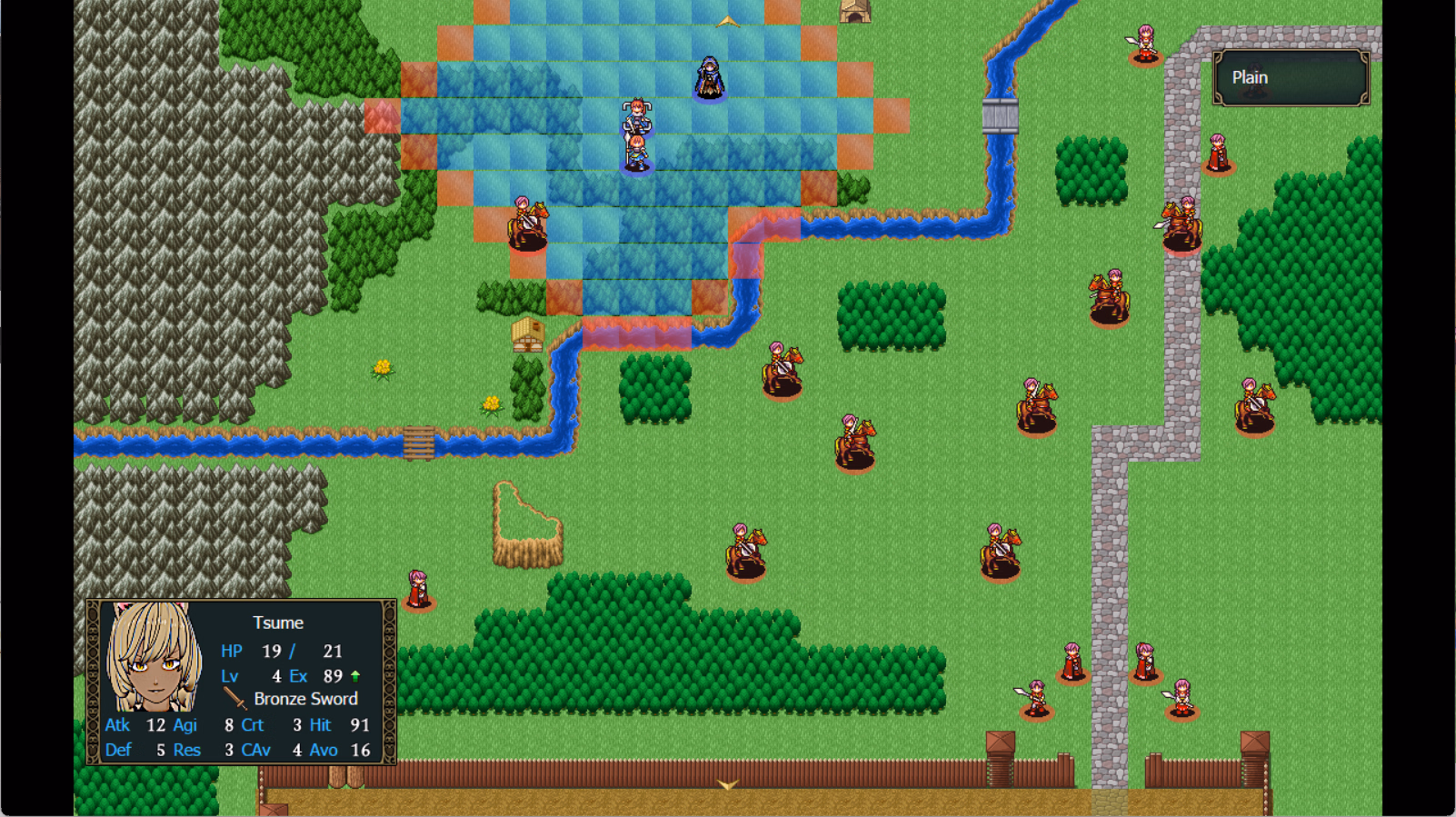
Task: Click the Plain terrain info window
Action: (1291, 78)
